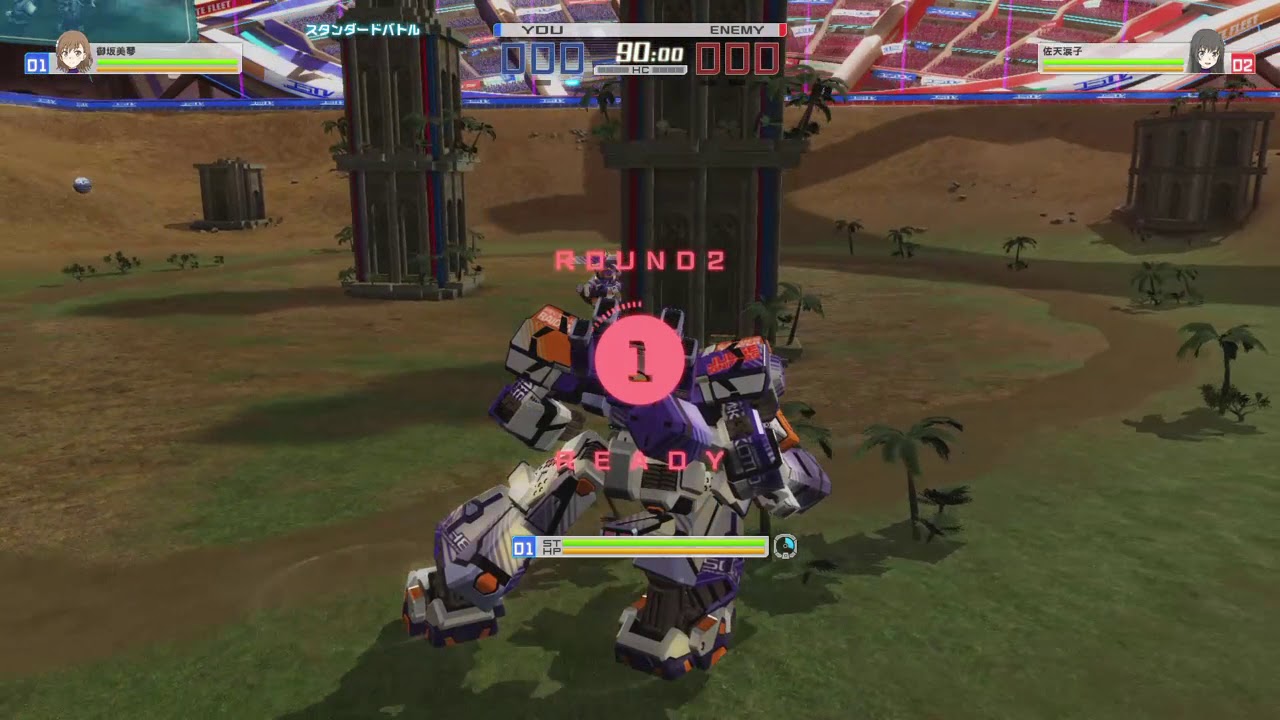Screen dimensions: 1280x720
Task: Select the ENEMY label on the scoreboard
Action: (737, 30)
